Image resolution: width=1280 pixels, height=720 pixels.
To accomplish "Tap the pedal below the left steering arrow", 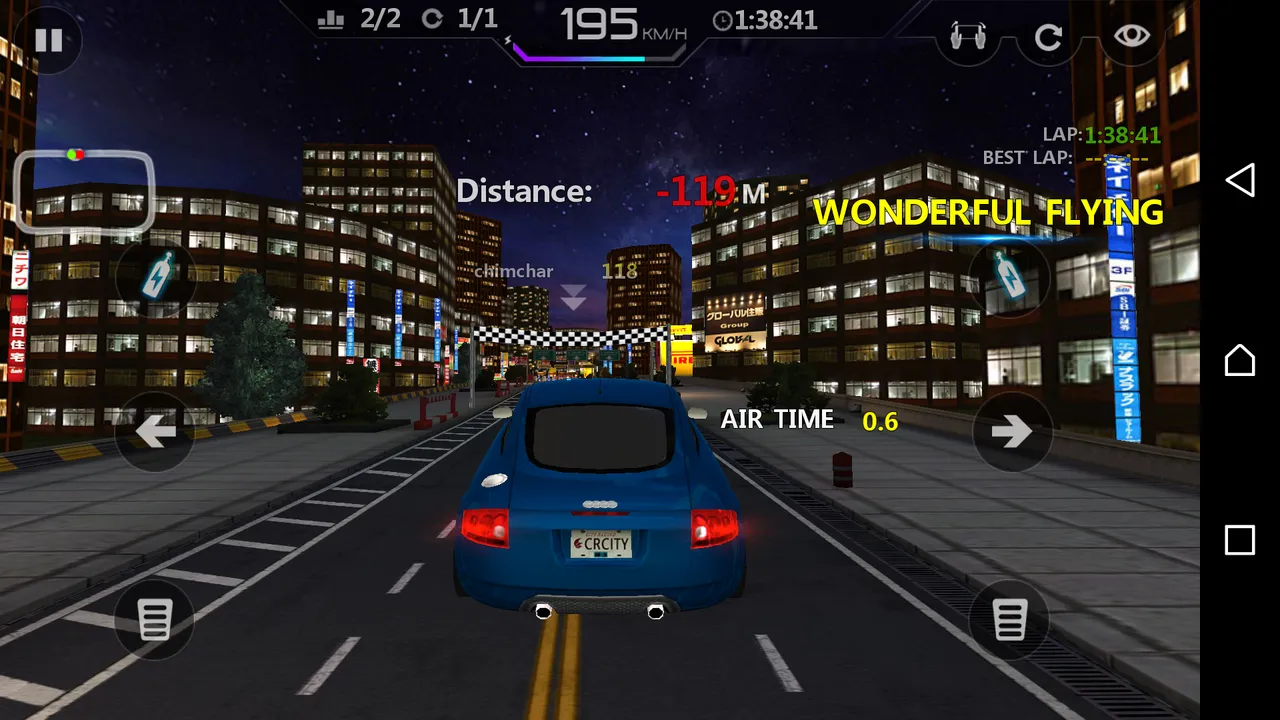I will click(155, 620).
